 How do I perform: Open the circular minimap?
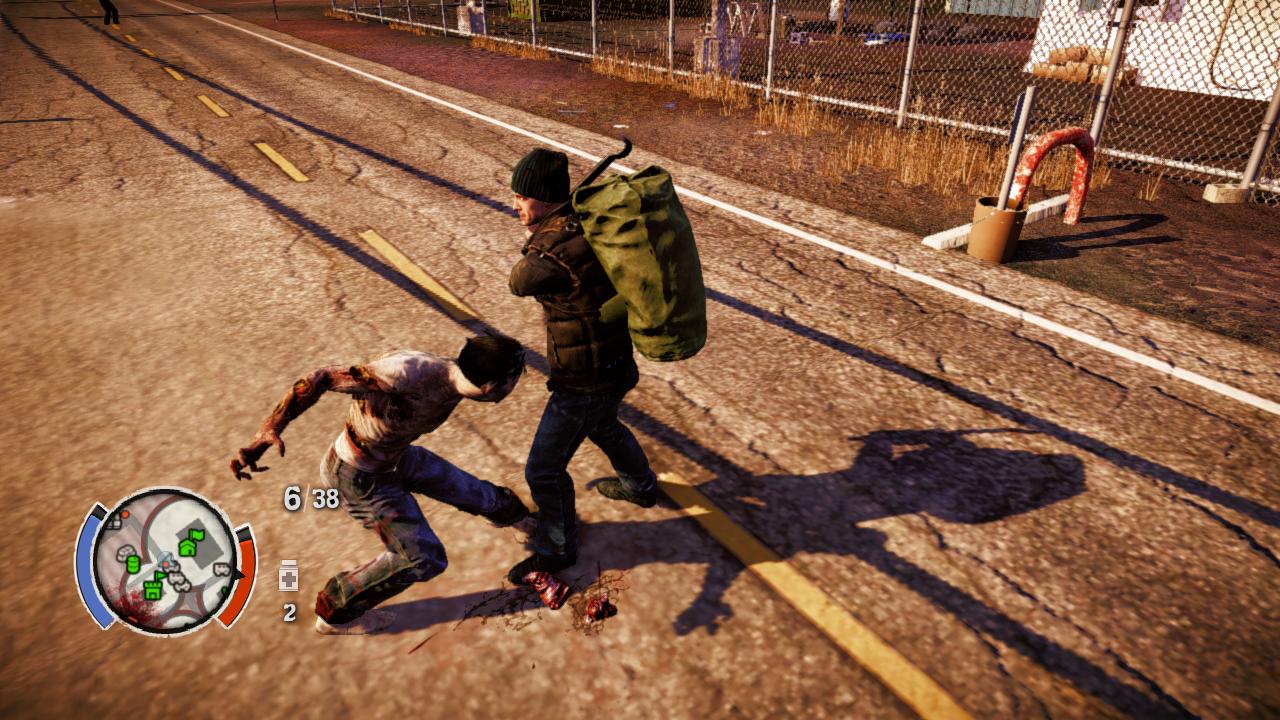click(x=166, y=561)
